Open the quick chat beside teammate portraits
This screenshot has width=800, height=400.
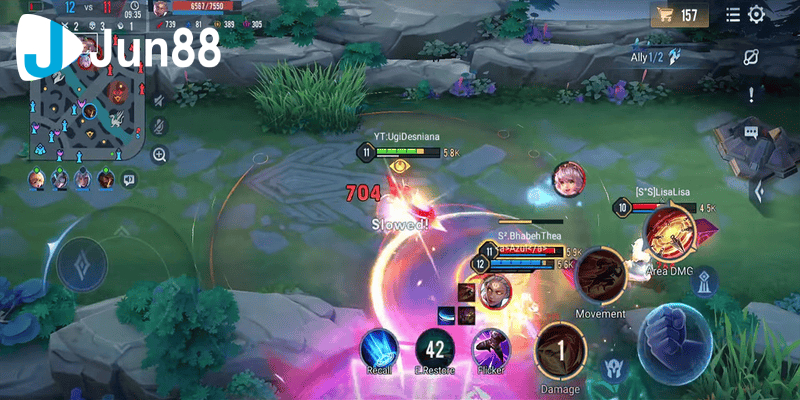click(x=129, y=180)
